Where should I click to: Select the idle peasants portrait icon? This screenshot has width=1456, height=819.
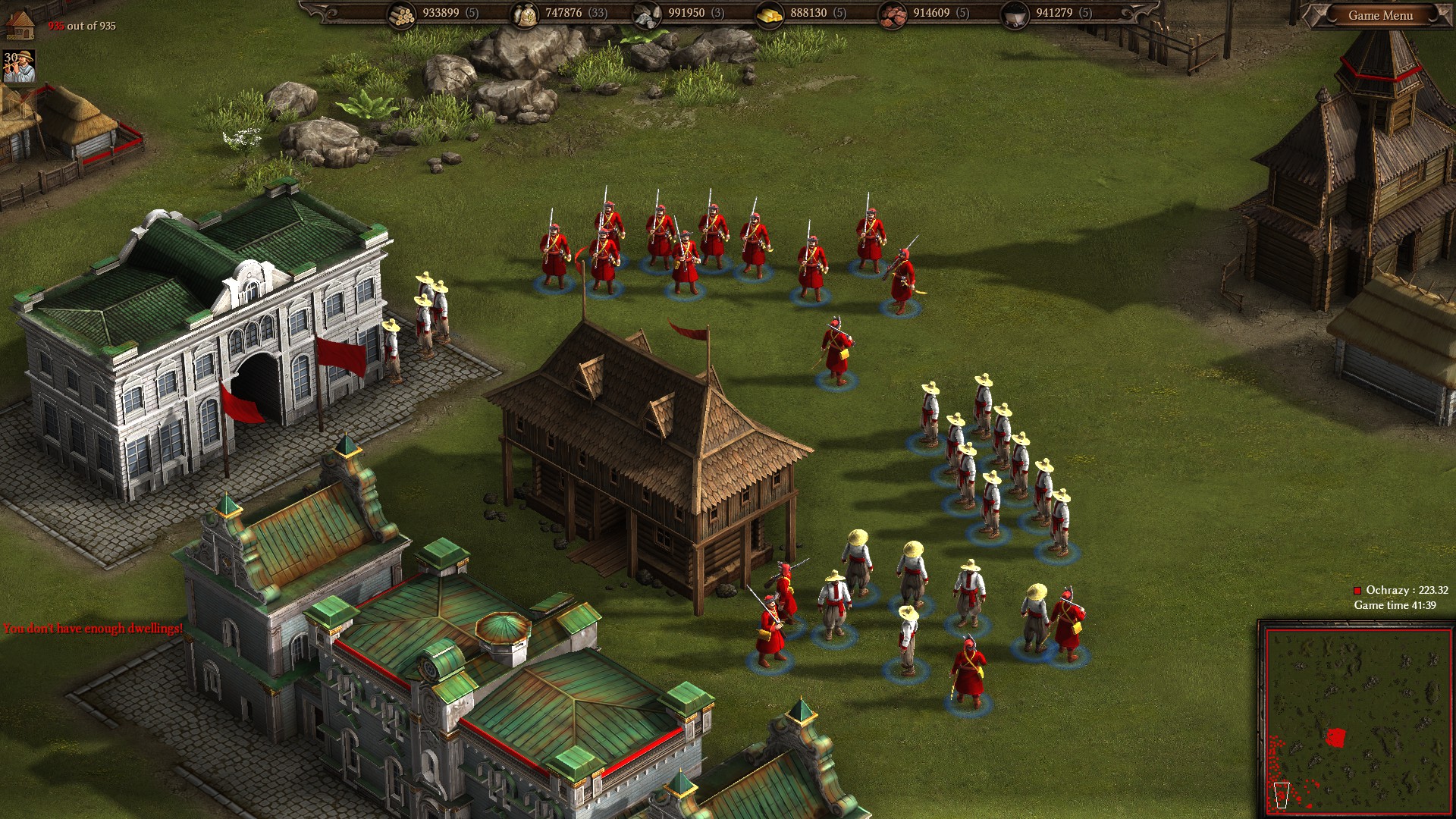click(x=20, y=67)
